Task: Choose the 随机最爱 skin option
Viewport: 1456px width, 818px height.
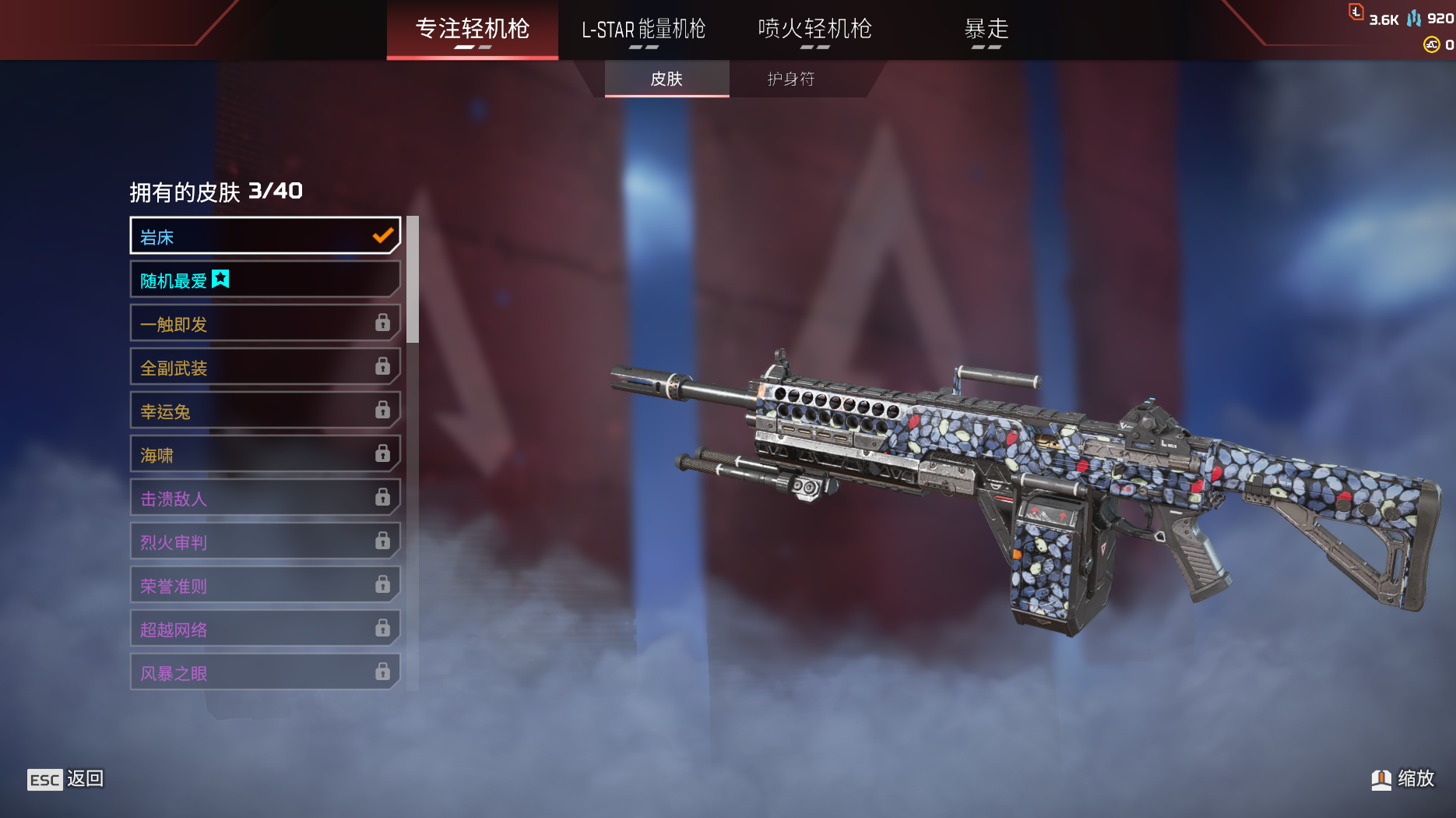Action: point(265,280)
